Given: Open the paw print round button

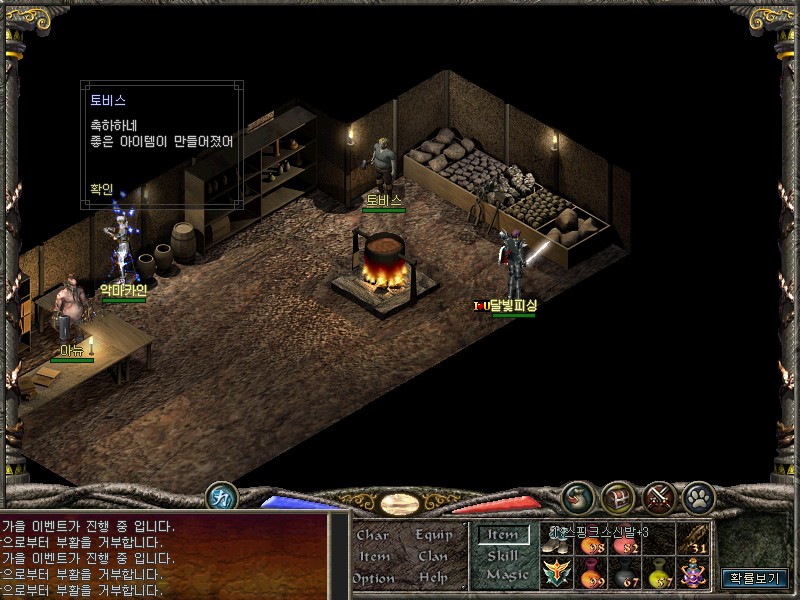Looking at the screenshot, I should (x=697, y=497).
